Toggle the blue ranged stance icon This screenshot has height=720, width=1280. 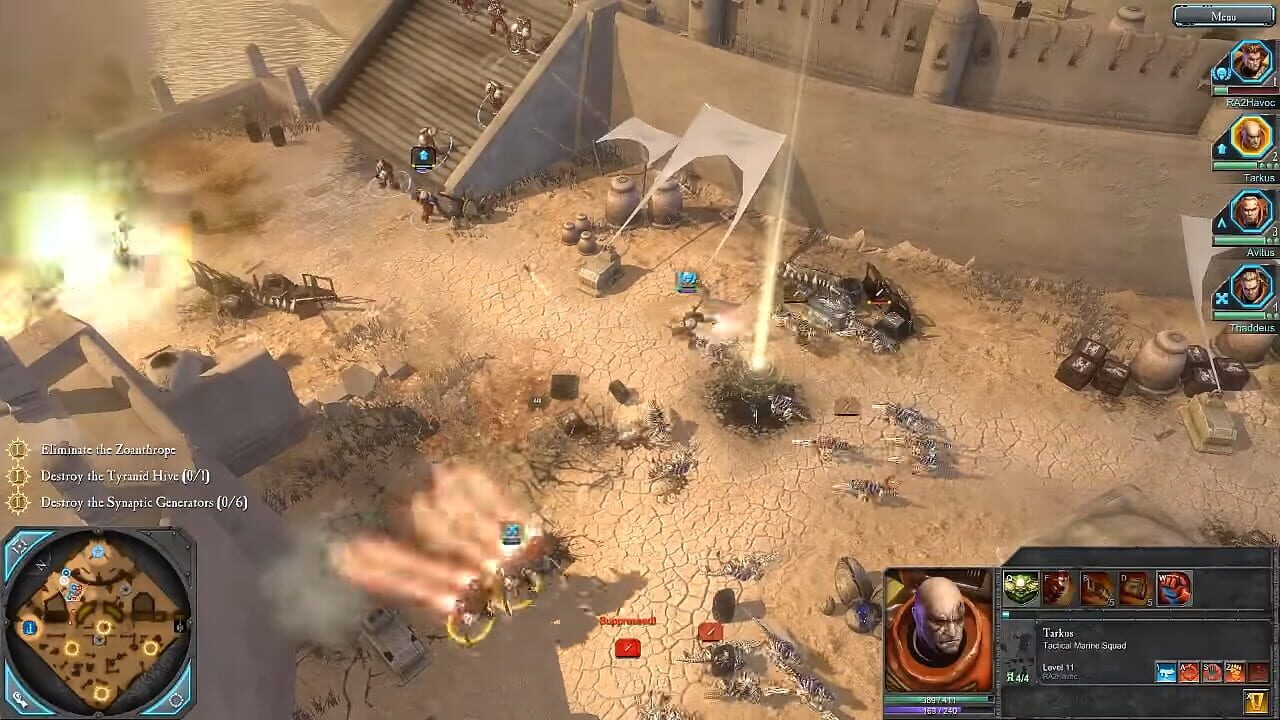1166,672
